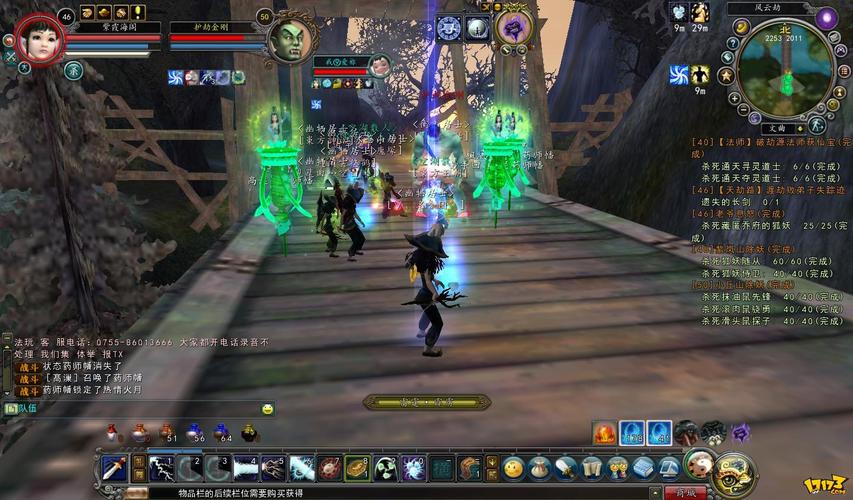853x500 pixels.
Task: Click the red 商城 shop button
Action: pos(685,492)
